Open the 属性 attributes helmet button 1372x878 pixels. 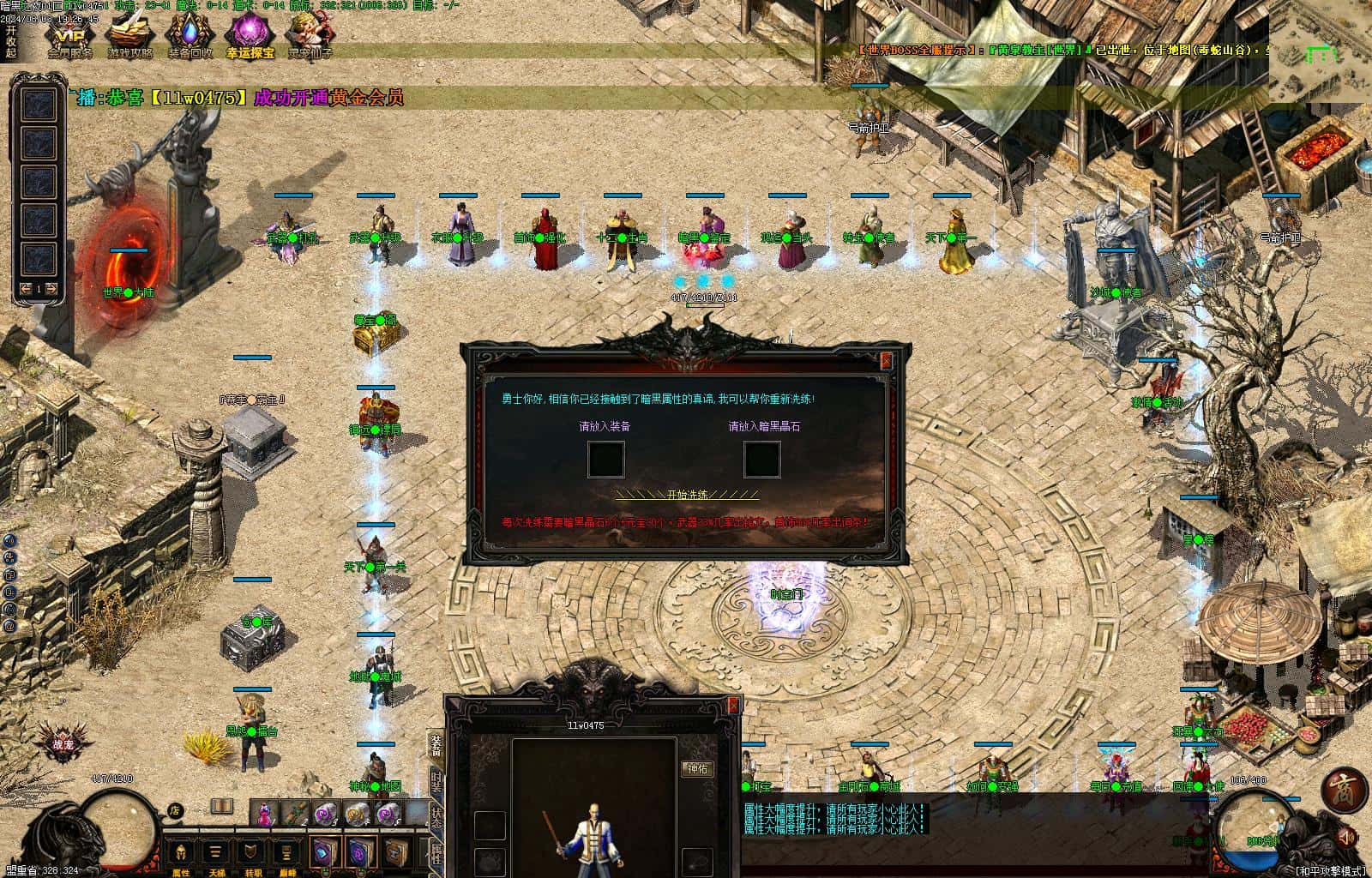coord(181,854)
